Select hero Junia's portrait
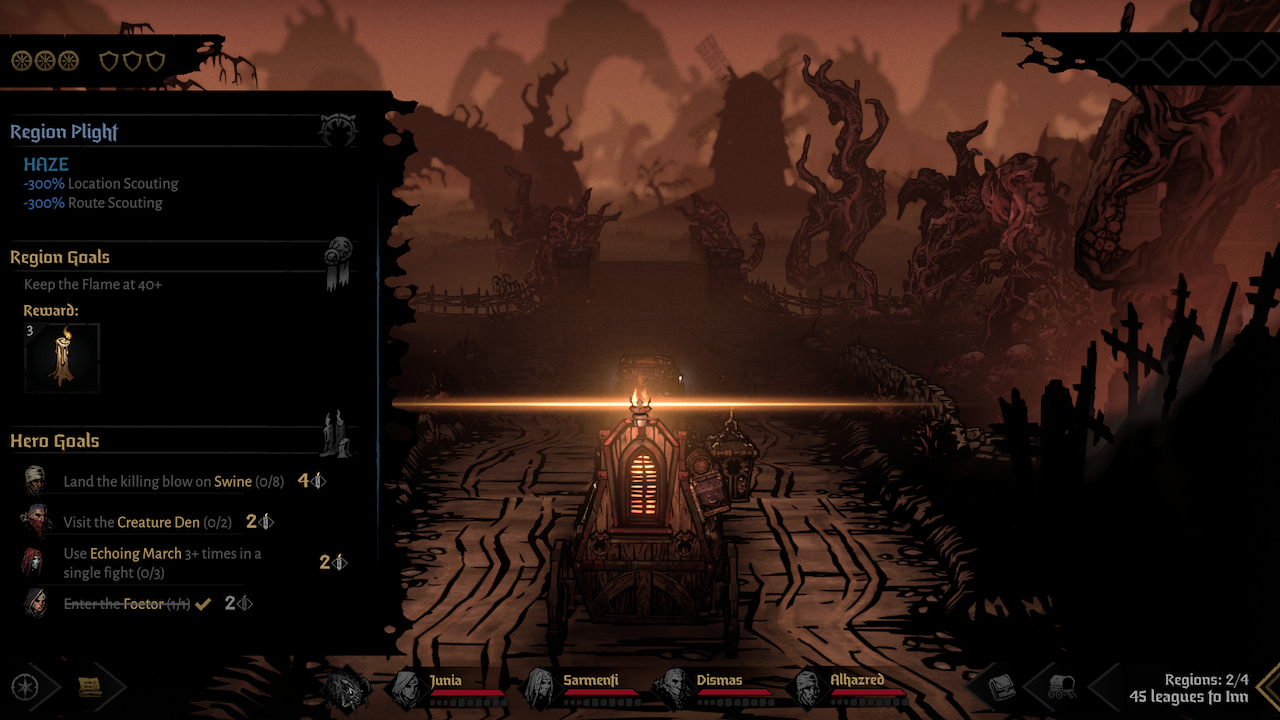Screen dimensions: 1280x720 (x=407, y=688)
